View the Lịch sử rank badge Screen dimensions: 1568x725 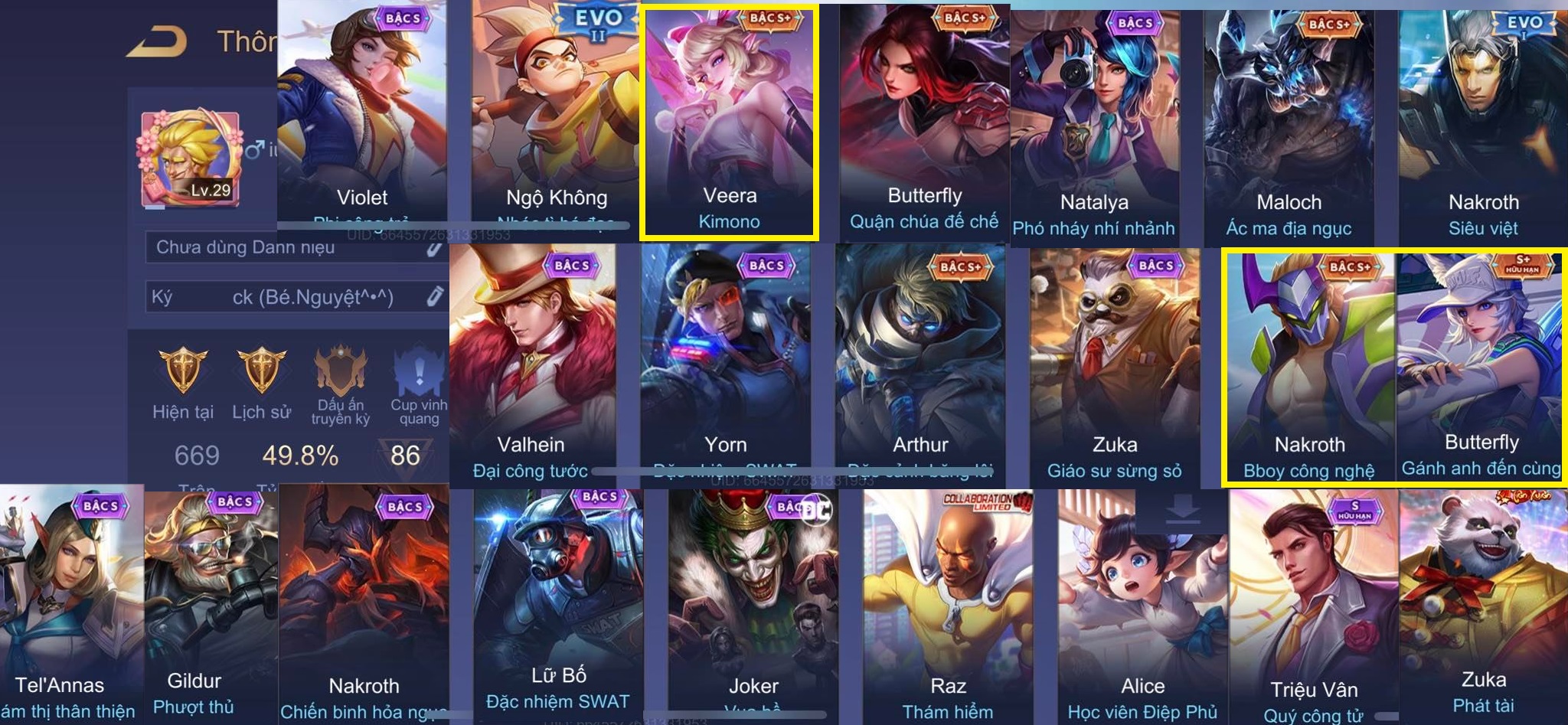pyautogui.click(x=261, y=373)
